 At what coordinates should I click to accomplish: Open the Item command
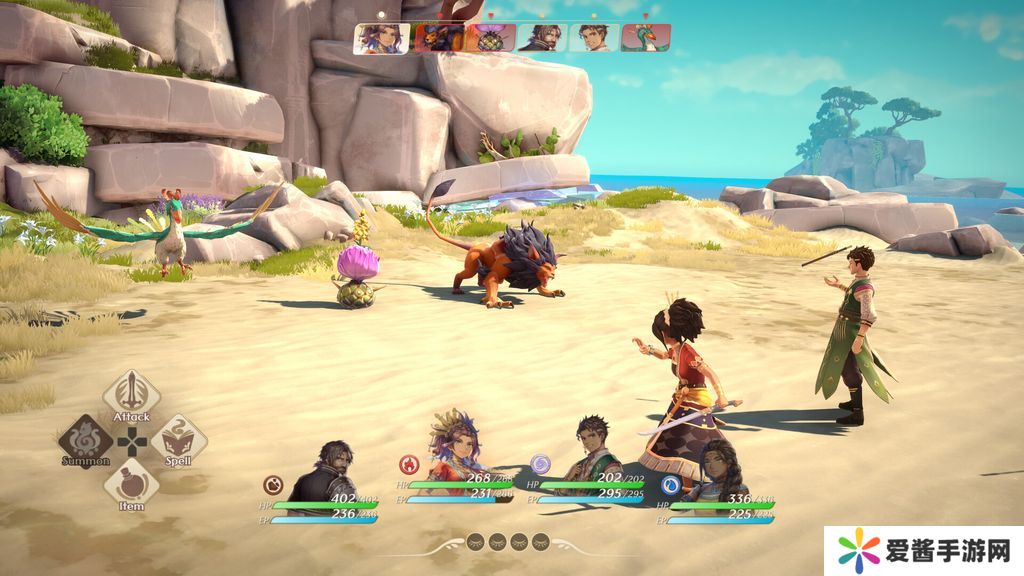point(131,486)
